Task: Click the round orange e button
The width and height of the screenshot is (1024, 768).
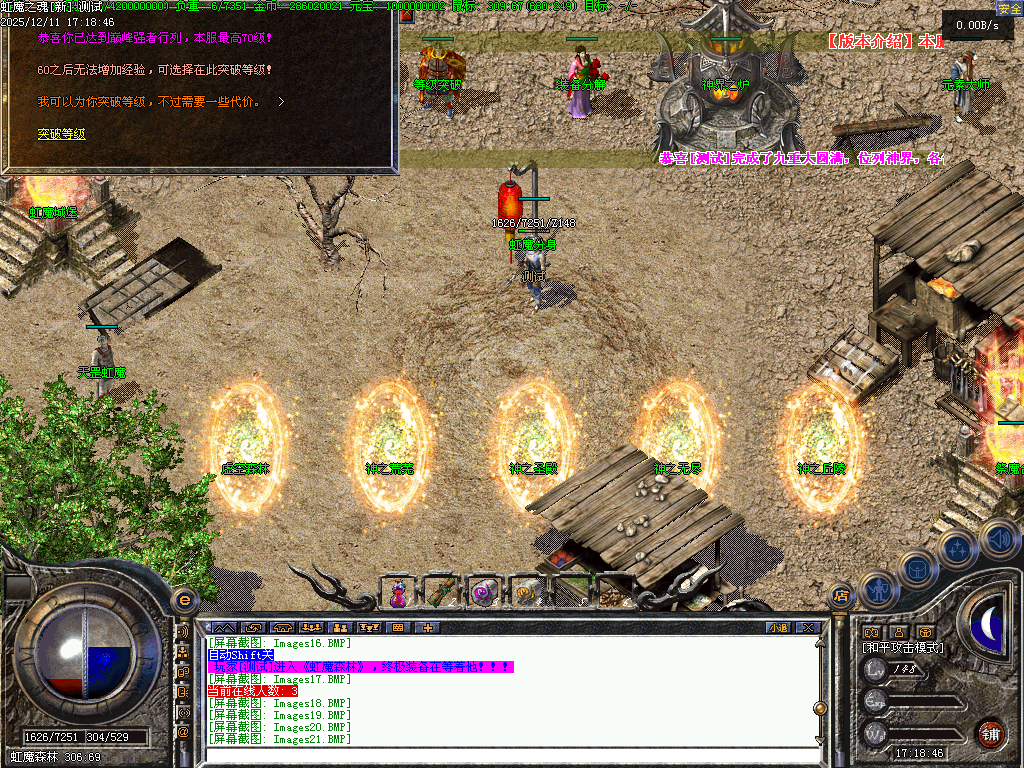Action: coord(184,600)
